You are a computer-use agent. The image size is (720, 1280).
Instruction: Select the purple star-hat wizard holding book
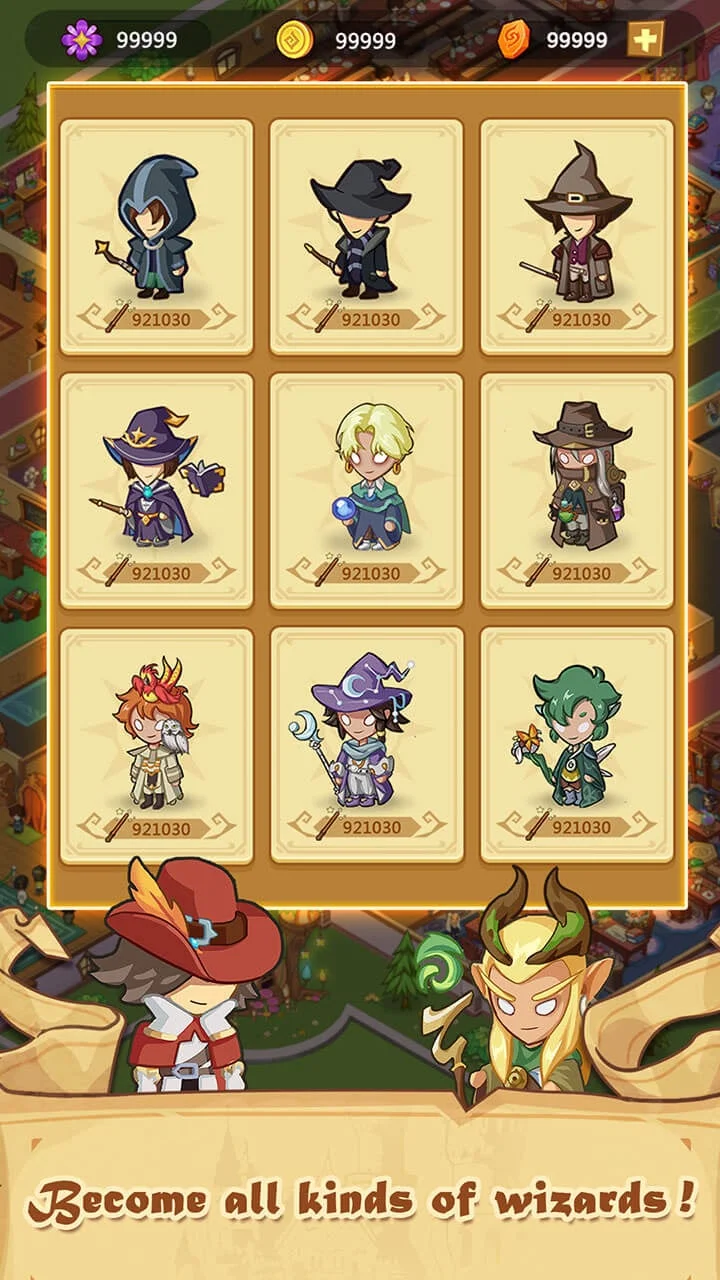click(x=156, y=490)
